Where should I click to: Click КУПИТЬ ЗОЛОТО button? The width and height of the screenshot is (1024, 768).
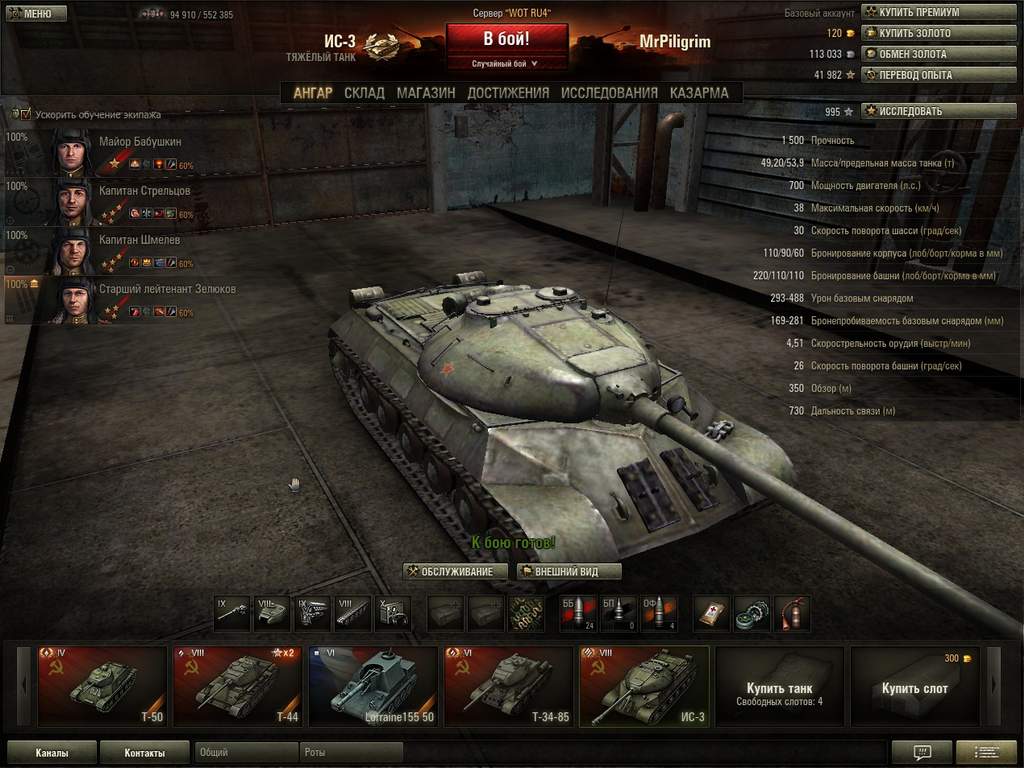(x=938, y=33)
